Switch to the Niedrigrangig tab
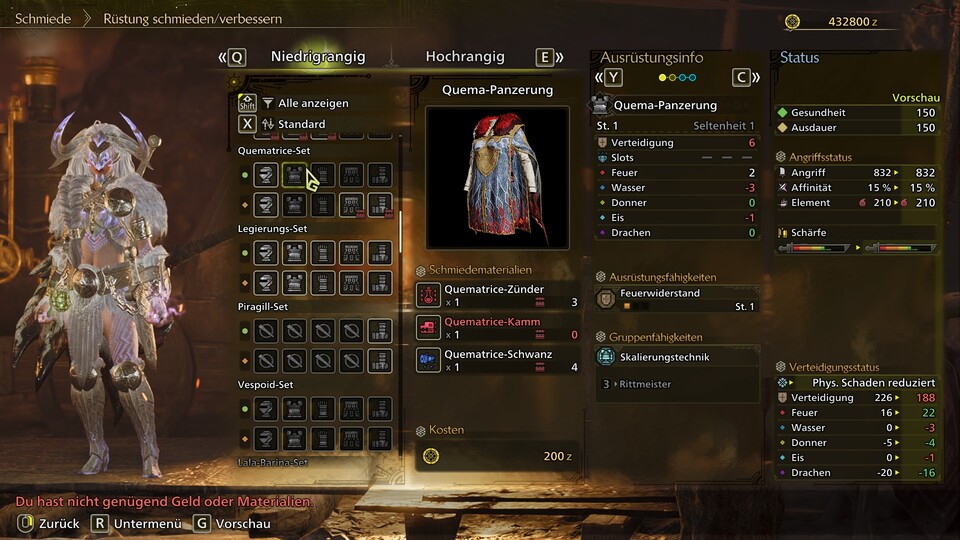Screen dimensions: 960x540 (x=318, y=57)
